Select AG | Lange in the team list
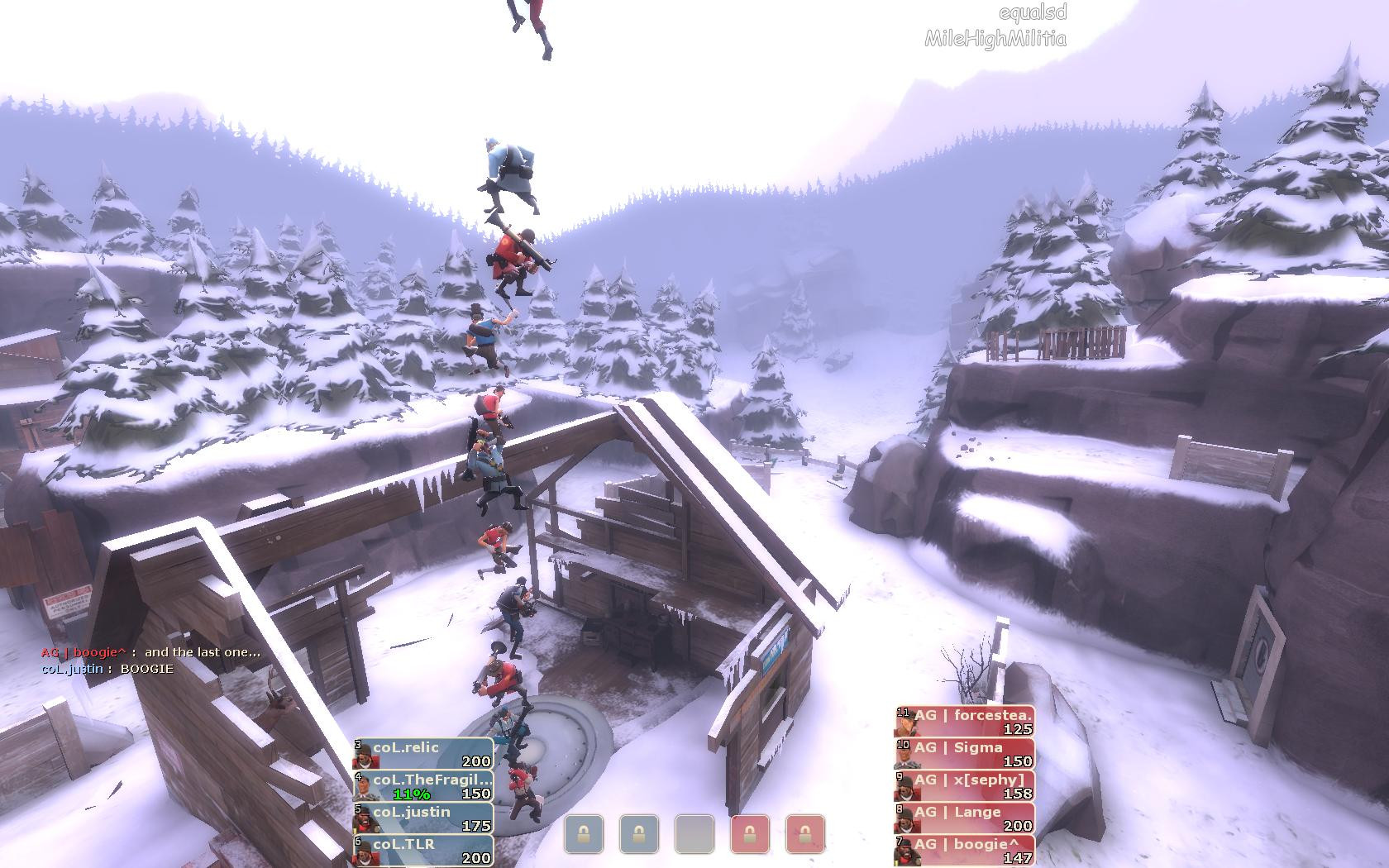This screenshot has width=1389, height=868. [x=965, y=818]
